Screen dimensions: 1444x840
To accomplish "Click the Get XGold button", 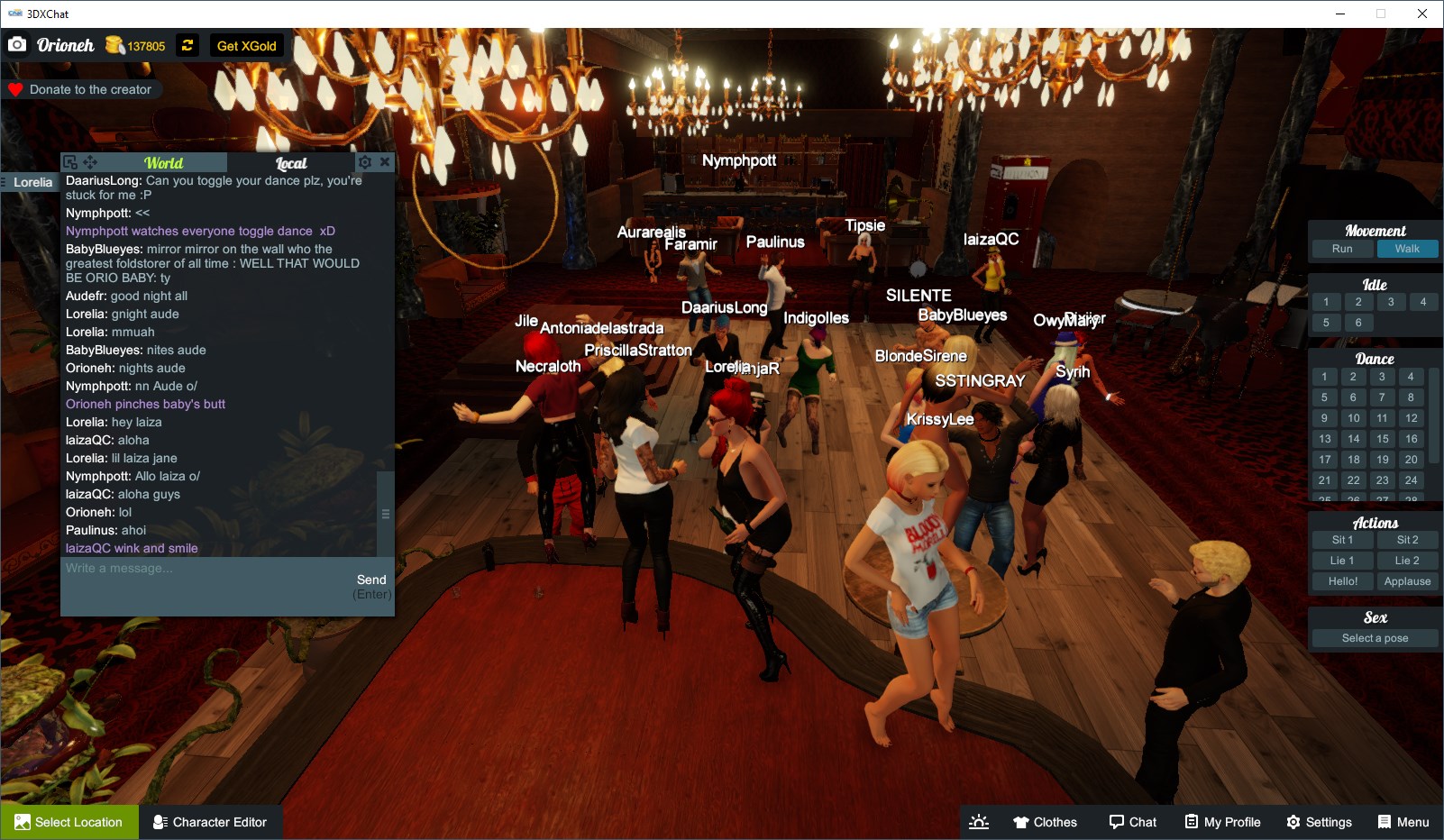I will (x=245, y=45).
